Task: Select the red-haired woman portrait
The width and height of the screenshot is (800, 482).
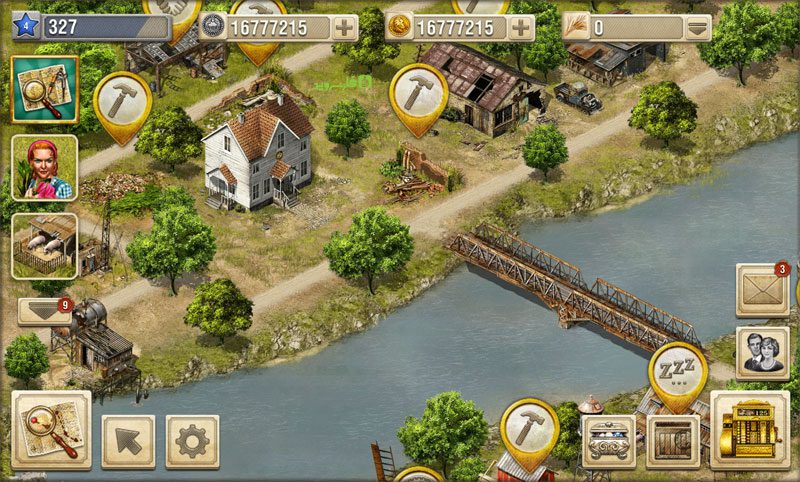Action: (x=44, y=168)
